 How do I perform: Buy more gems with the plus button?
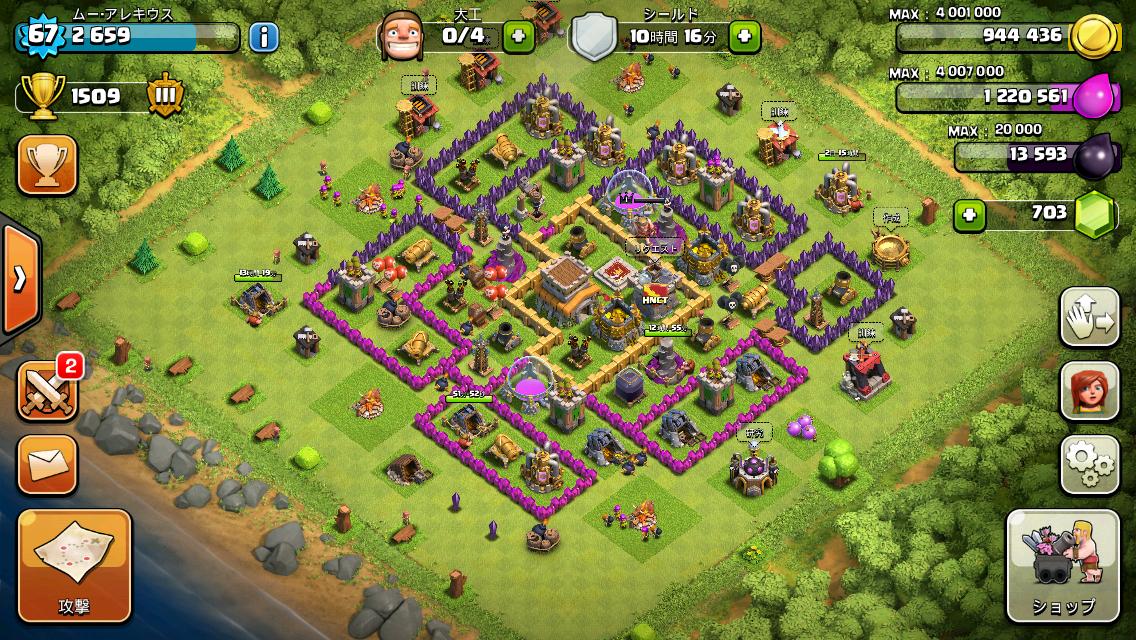[x=966, y=213]
